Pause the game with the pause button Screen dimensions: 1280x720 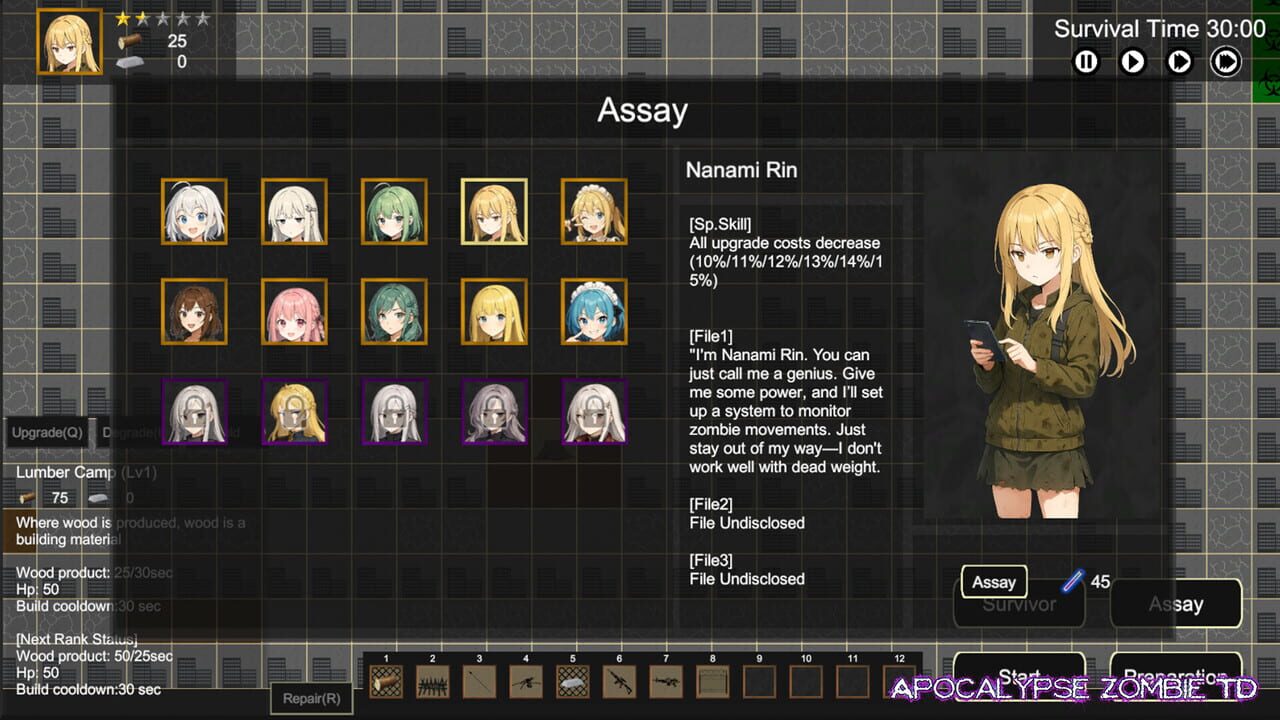click(1085, 61)
